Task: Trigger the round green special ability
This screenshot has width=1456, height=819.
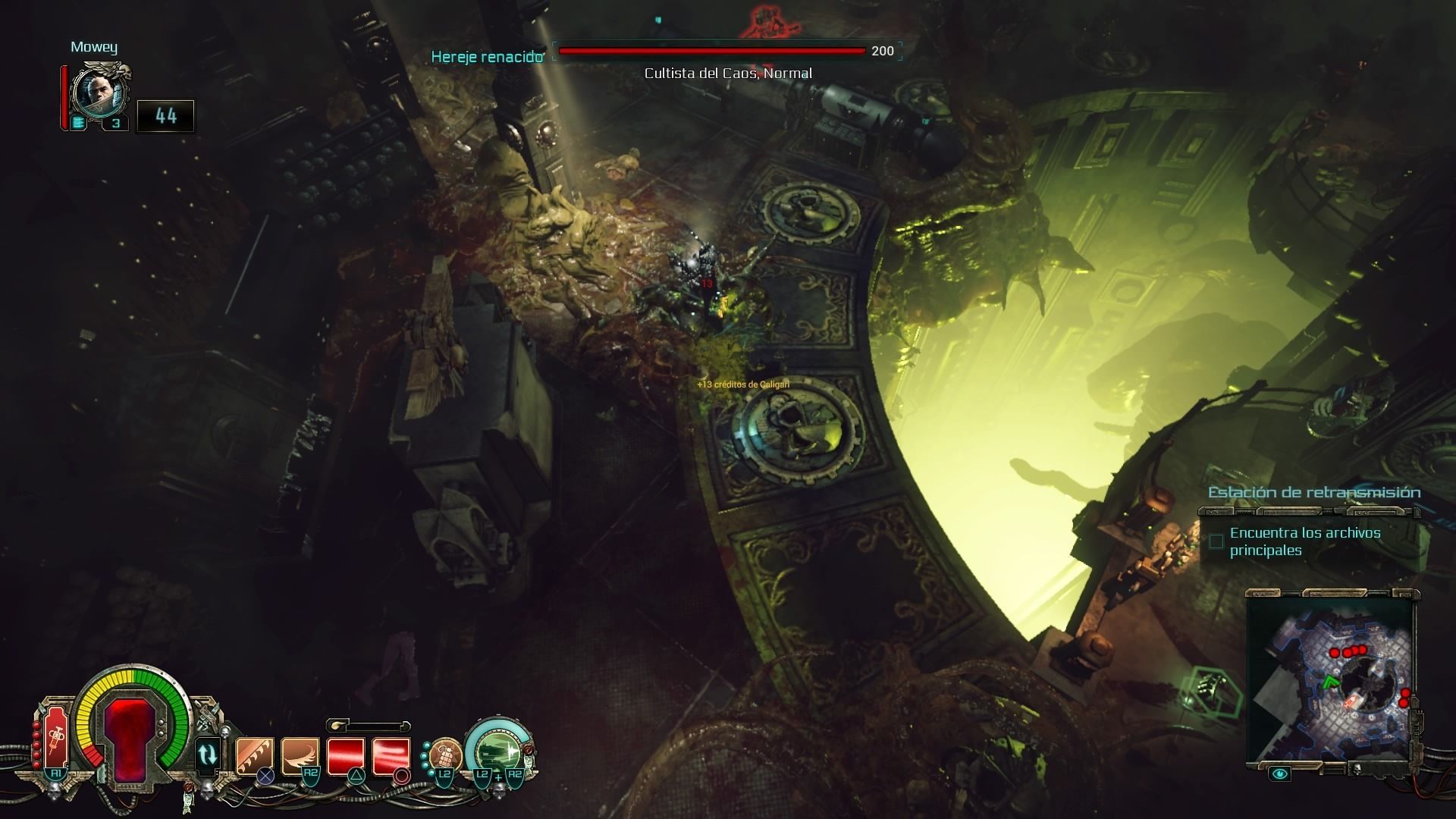Action: click(497, 749)
